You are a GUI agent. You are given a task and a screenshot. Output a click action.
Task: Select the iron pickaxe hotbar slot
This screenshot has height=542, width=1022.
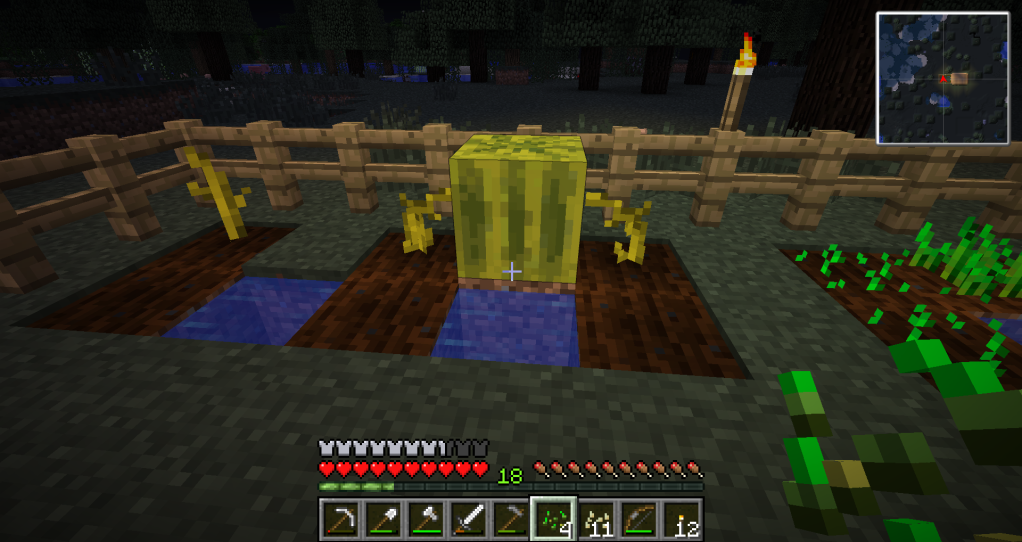342,518
